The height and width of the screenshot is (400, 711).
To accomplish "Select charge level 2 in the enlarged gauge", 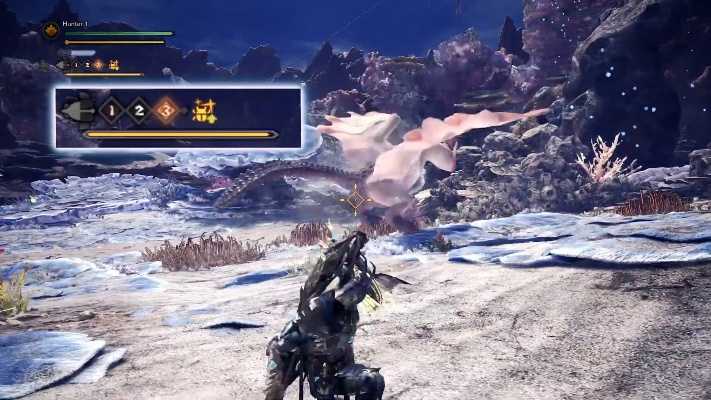I will point(138,108).
